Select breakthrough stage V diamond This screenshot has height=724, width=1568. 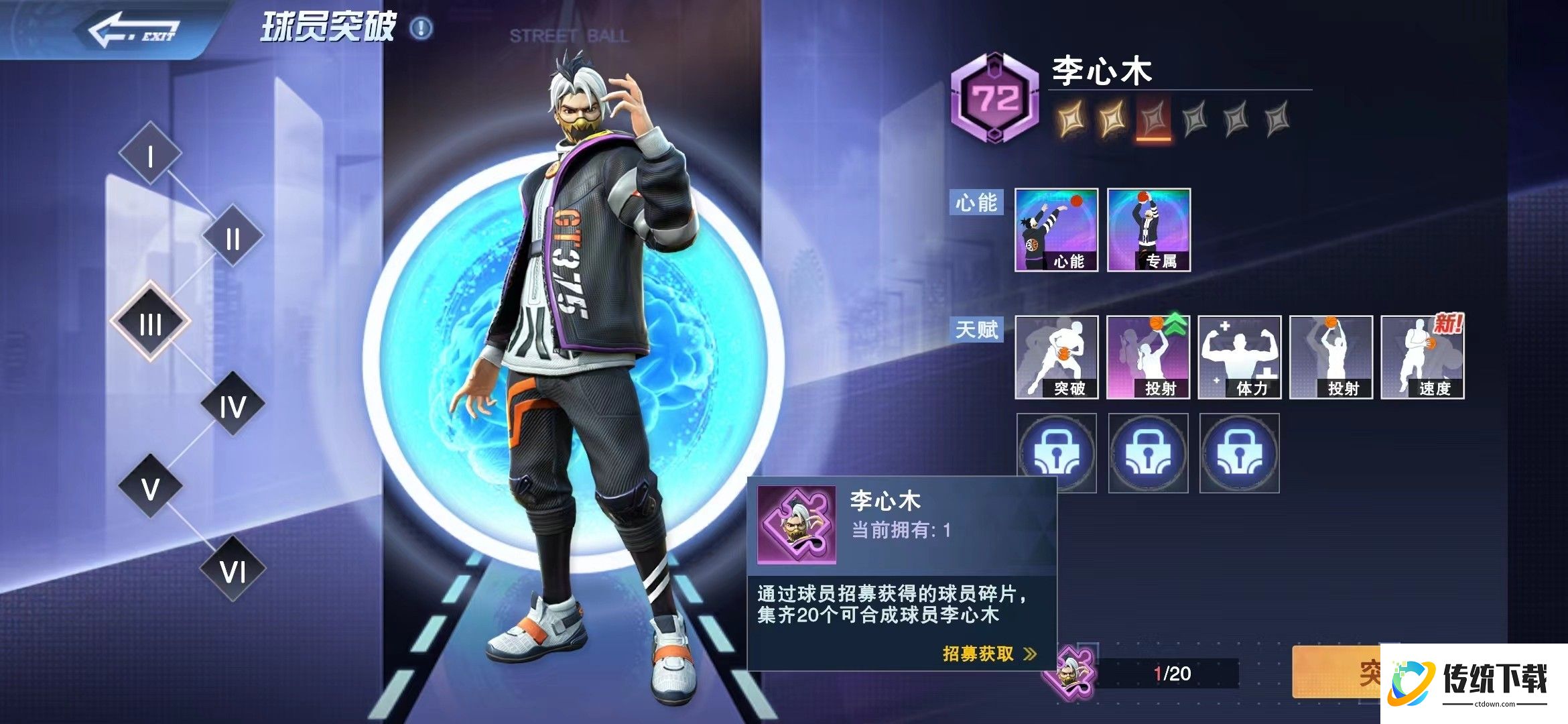(150, 487)
